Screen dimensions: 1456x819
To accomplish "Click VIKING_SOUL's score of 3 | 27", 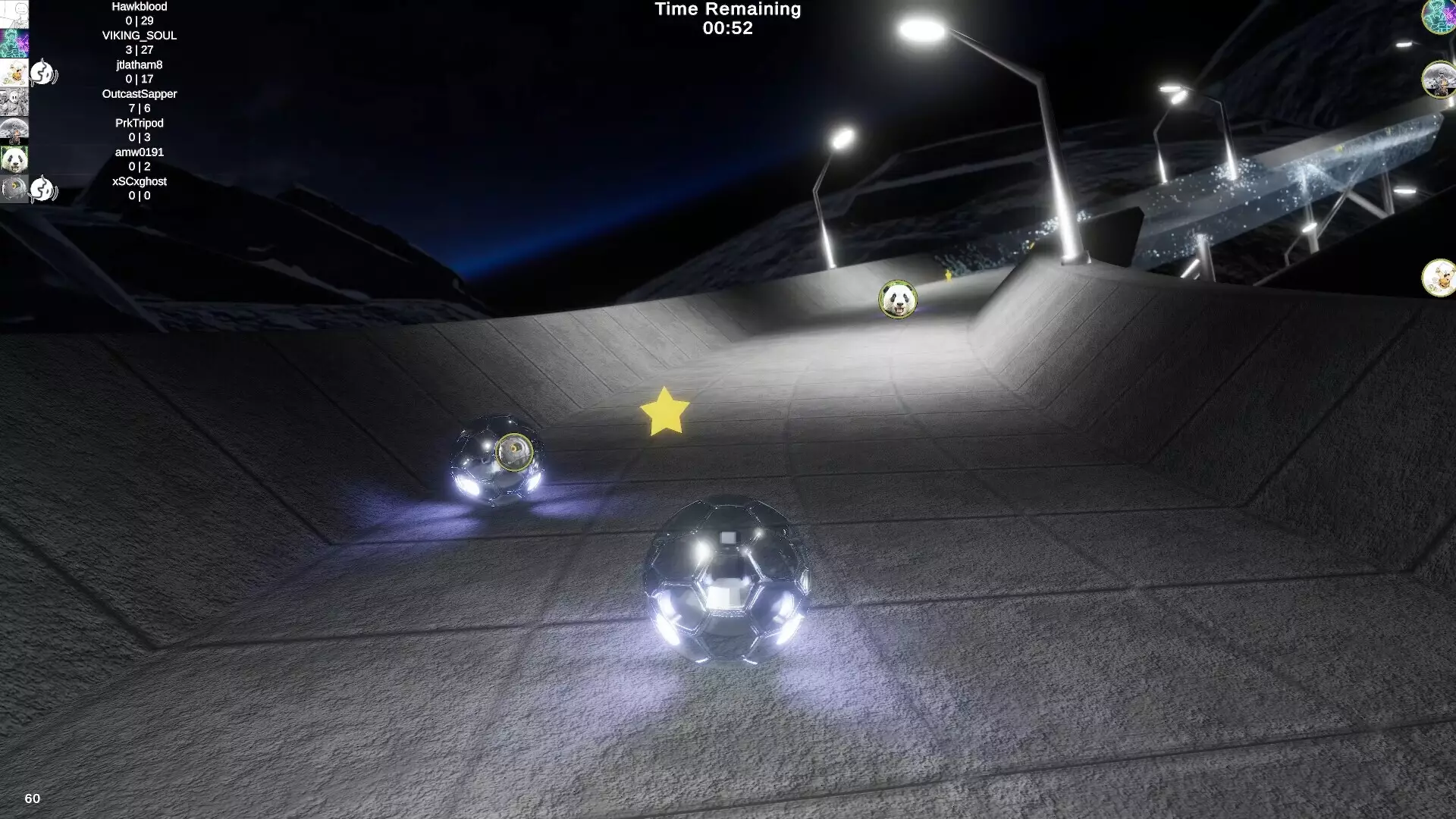I will (x=139, y=50).
